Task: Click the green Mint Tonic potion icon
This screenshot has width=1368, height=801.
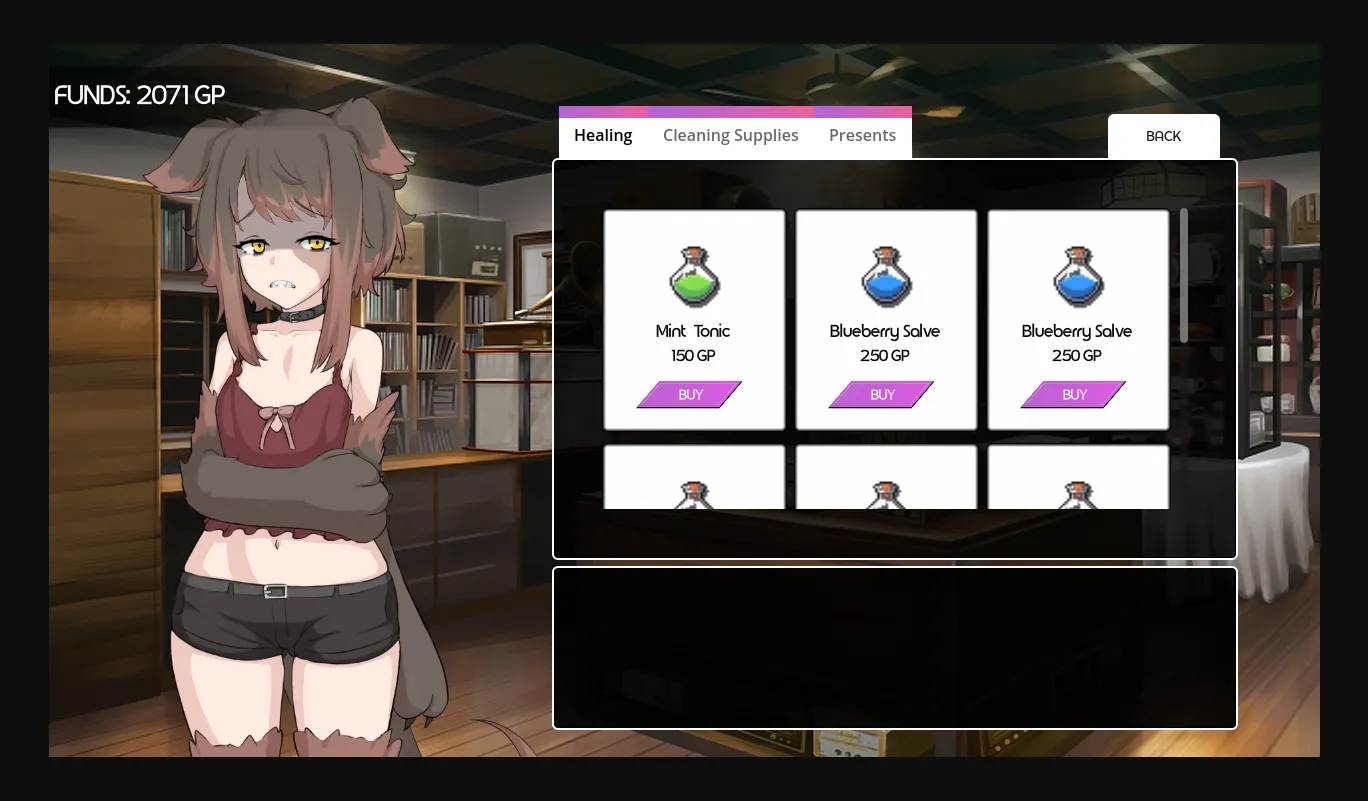Action: pyautogui.click(x=693, y=276)
